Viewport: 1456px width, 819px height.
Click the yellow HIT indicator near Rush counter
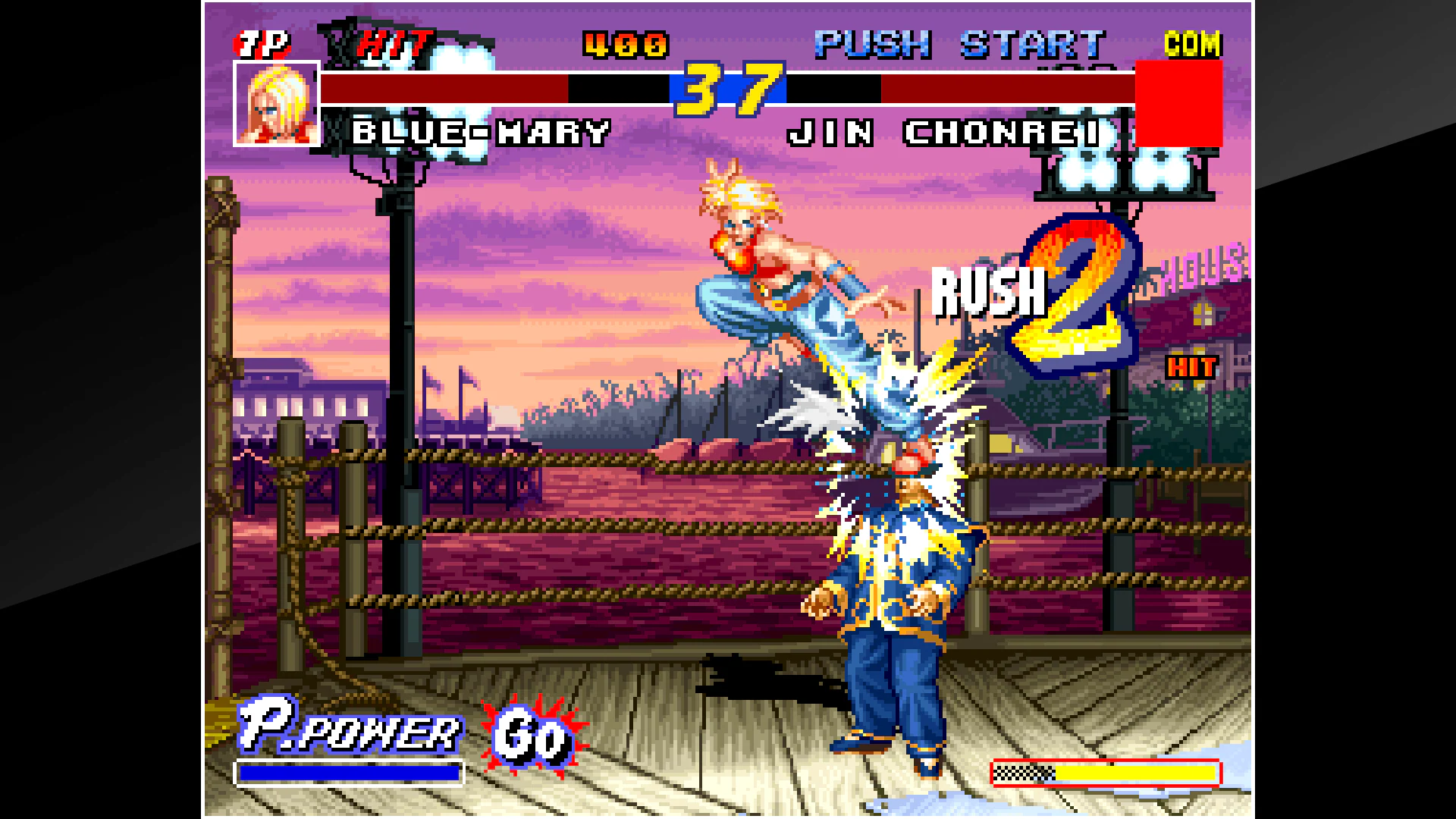click(x=1191, y=367)
